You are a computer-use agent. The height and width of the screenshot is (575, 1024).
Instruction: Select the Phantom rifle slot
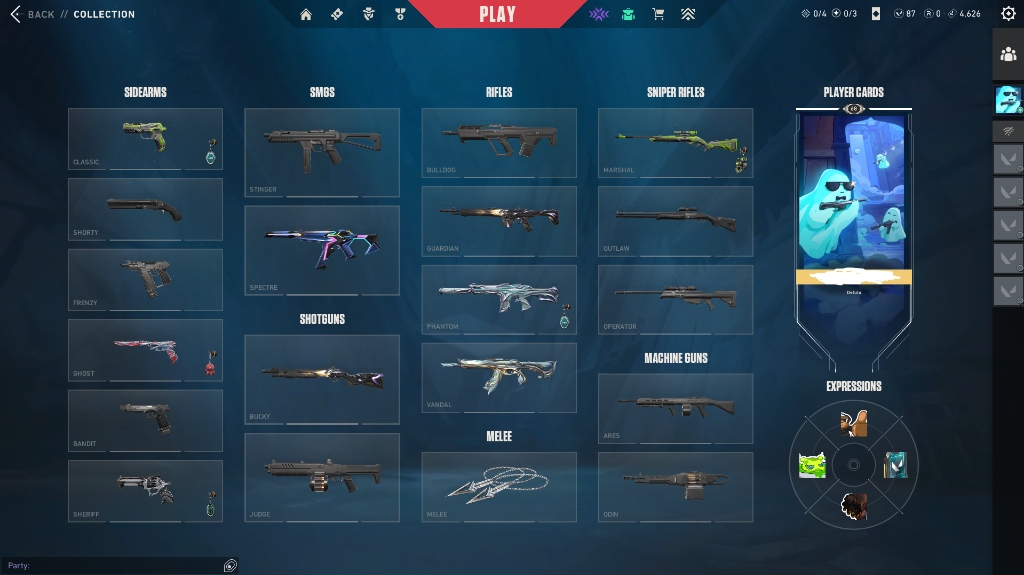point(499,299)
